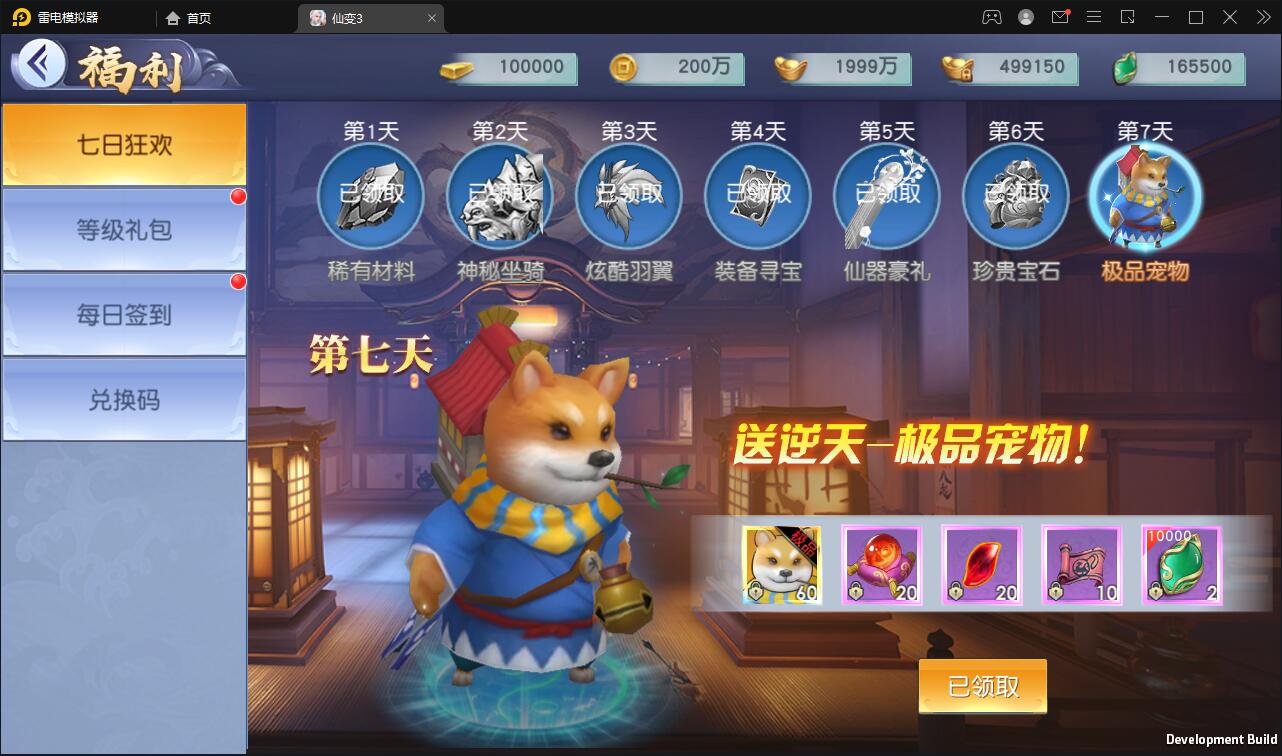Open the 每日签到 sidebar section

pos(124,312)
